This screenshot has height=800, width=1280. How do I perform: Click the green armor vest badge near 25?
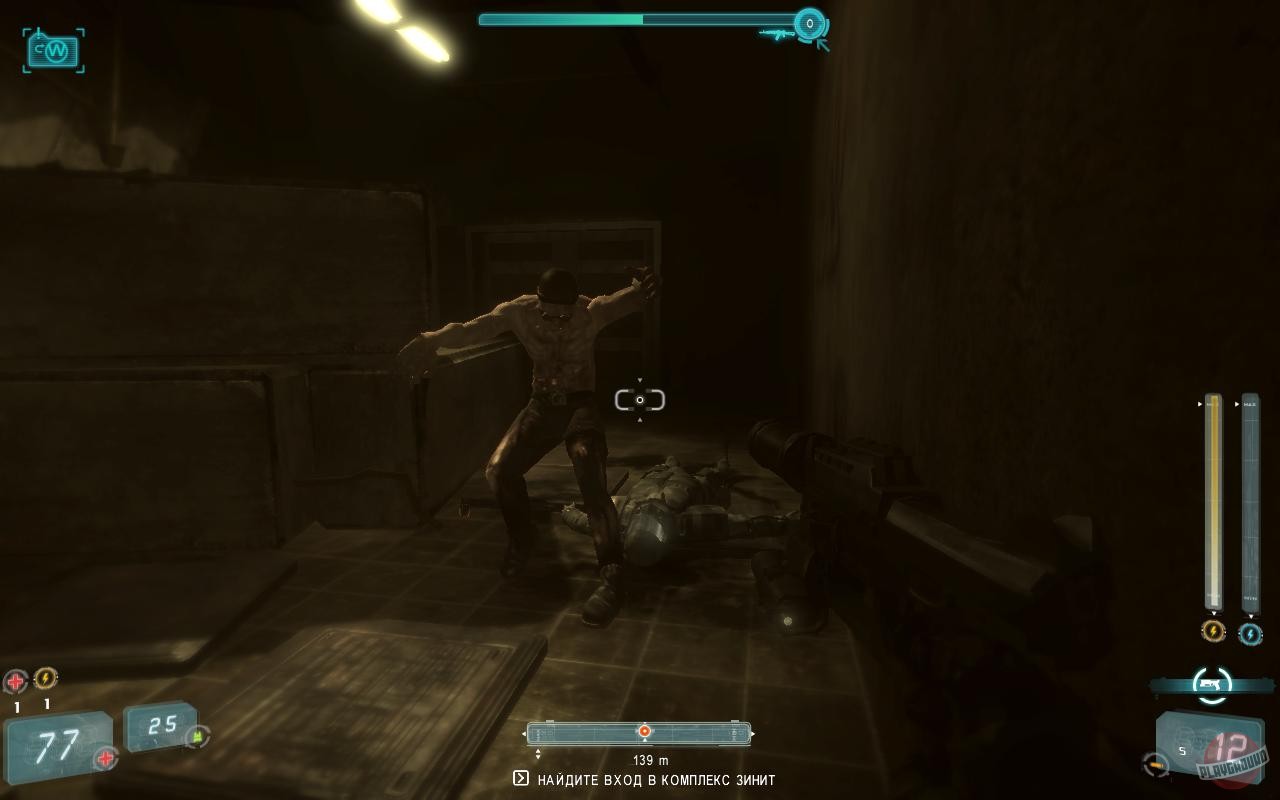pos(196,738)
